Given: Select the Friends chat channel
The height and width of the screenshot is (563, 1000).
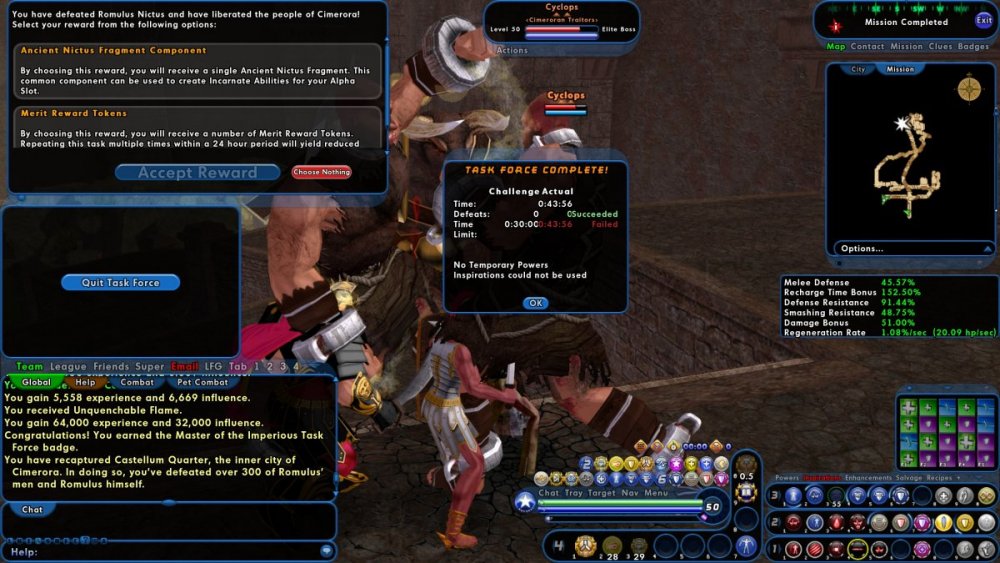Looking at the screenshot, I should point(111,367).
